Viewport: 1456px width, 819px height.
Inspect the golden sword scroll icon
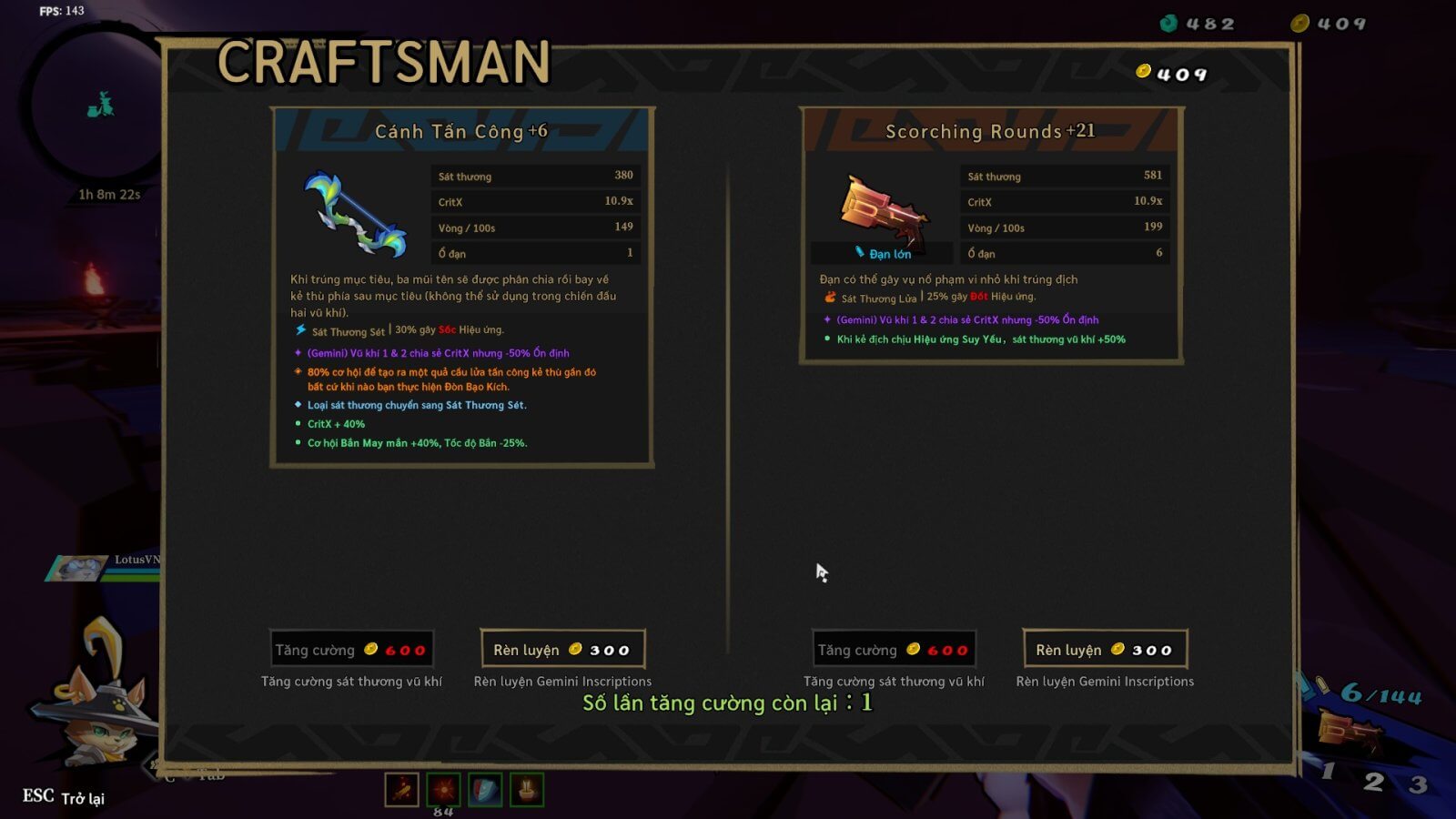[x=401, y=790]
